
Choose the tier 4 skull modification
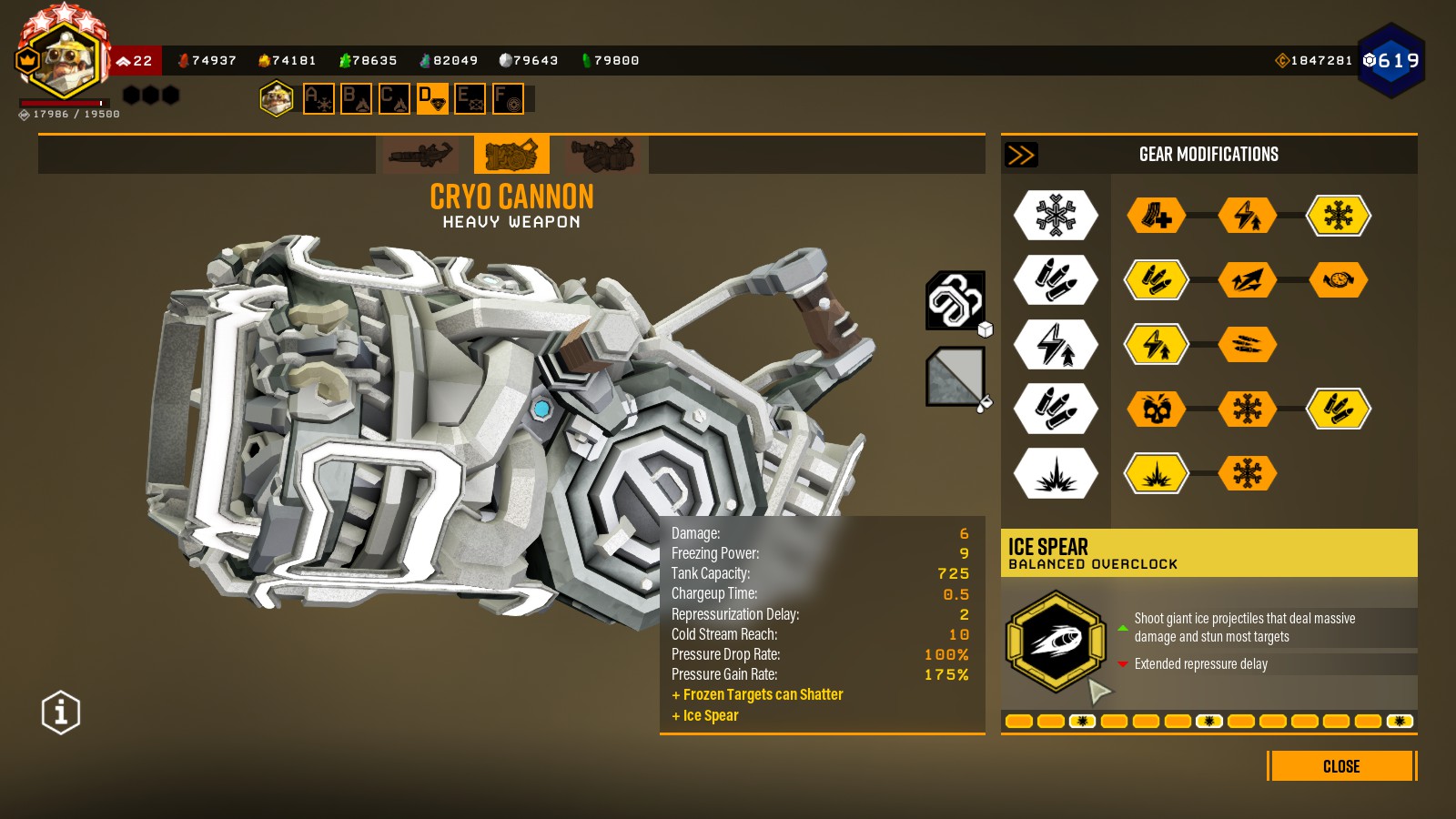[x=1157, y=409]
